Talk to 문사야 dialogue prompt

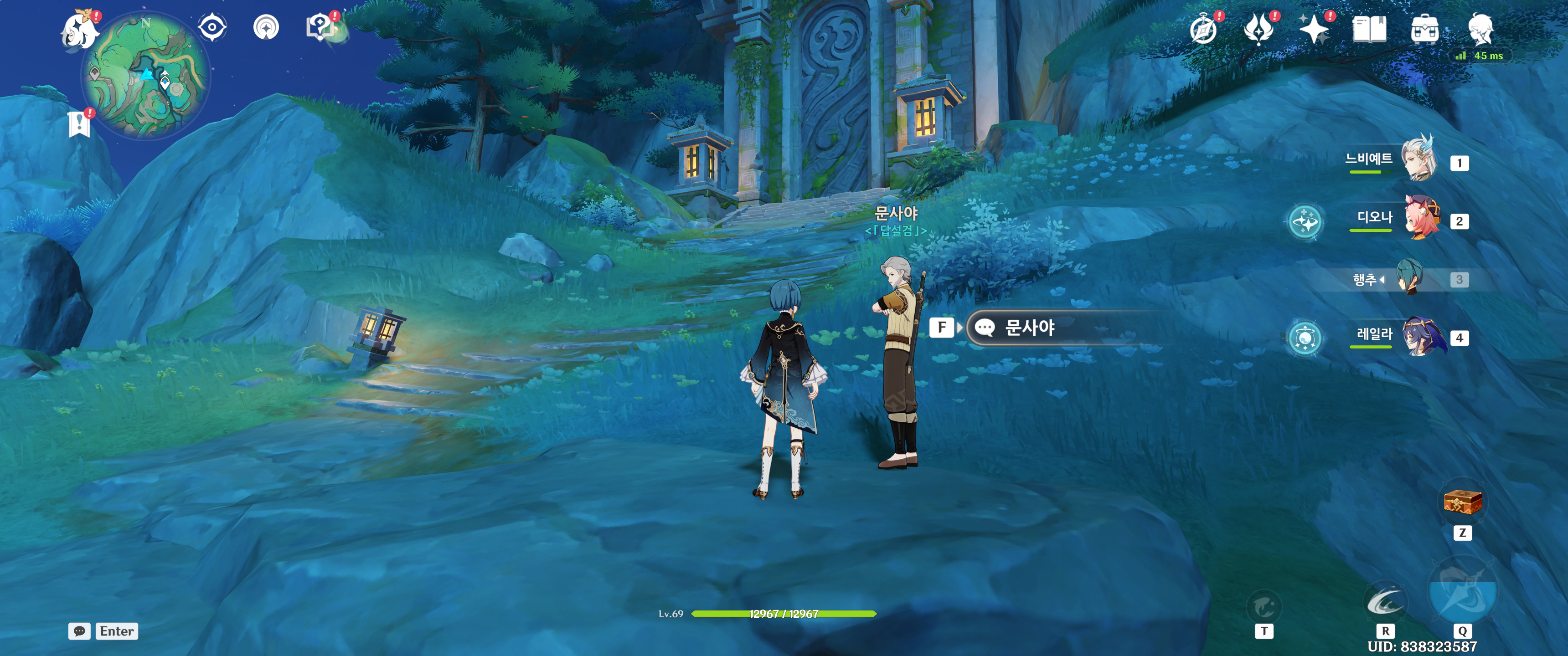click(x=1029, y=328)
